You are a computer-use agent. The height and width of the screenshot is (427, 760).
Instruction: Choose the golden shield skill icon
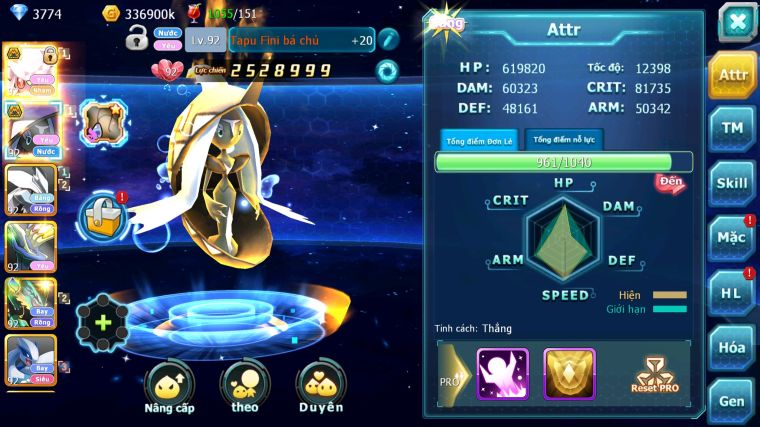click(569, 374)
